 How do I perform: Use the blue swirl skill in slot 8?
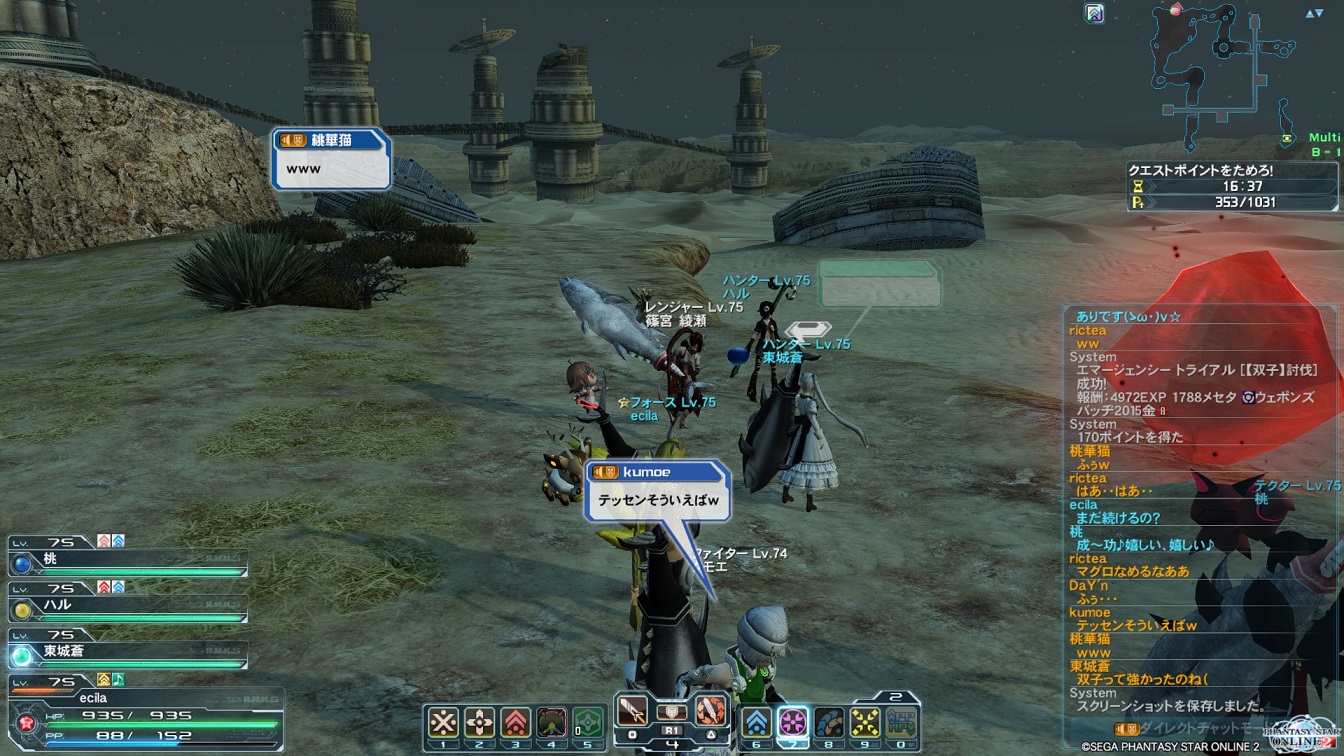(x=829, y=722)
